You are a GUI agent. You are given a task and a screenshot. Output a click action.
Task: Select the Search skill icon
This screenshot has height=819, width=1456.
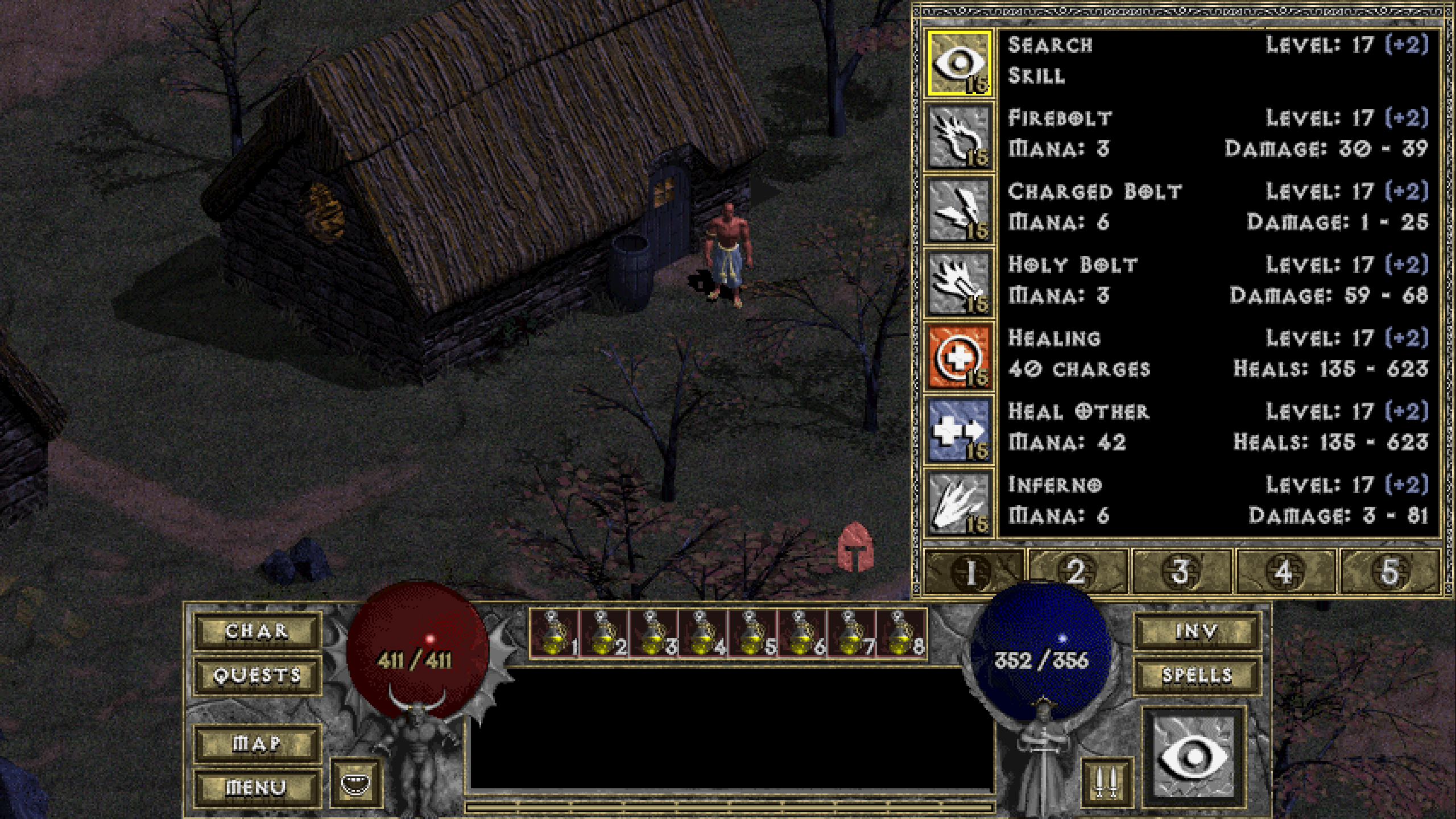[959, 63]
